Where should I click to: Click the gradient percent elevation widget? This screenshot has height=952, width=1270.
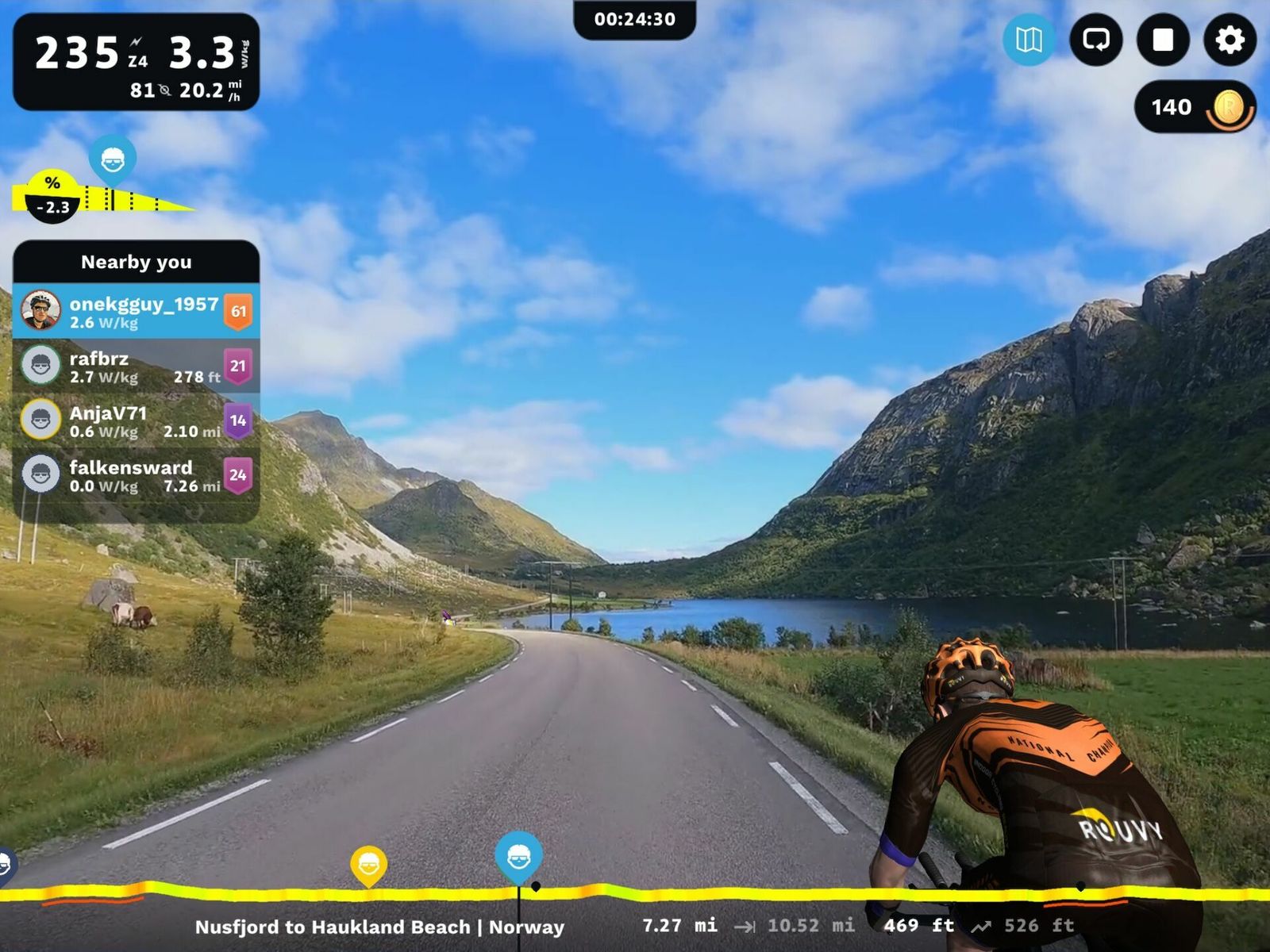click(52, 197)
